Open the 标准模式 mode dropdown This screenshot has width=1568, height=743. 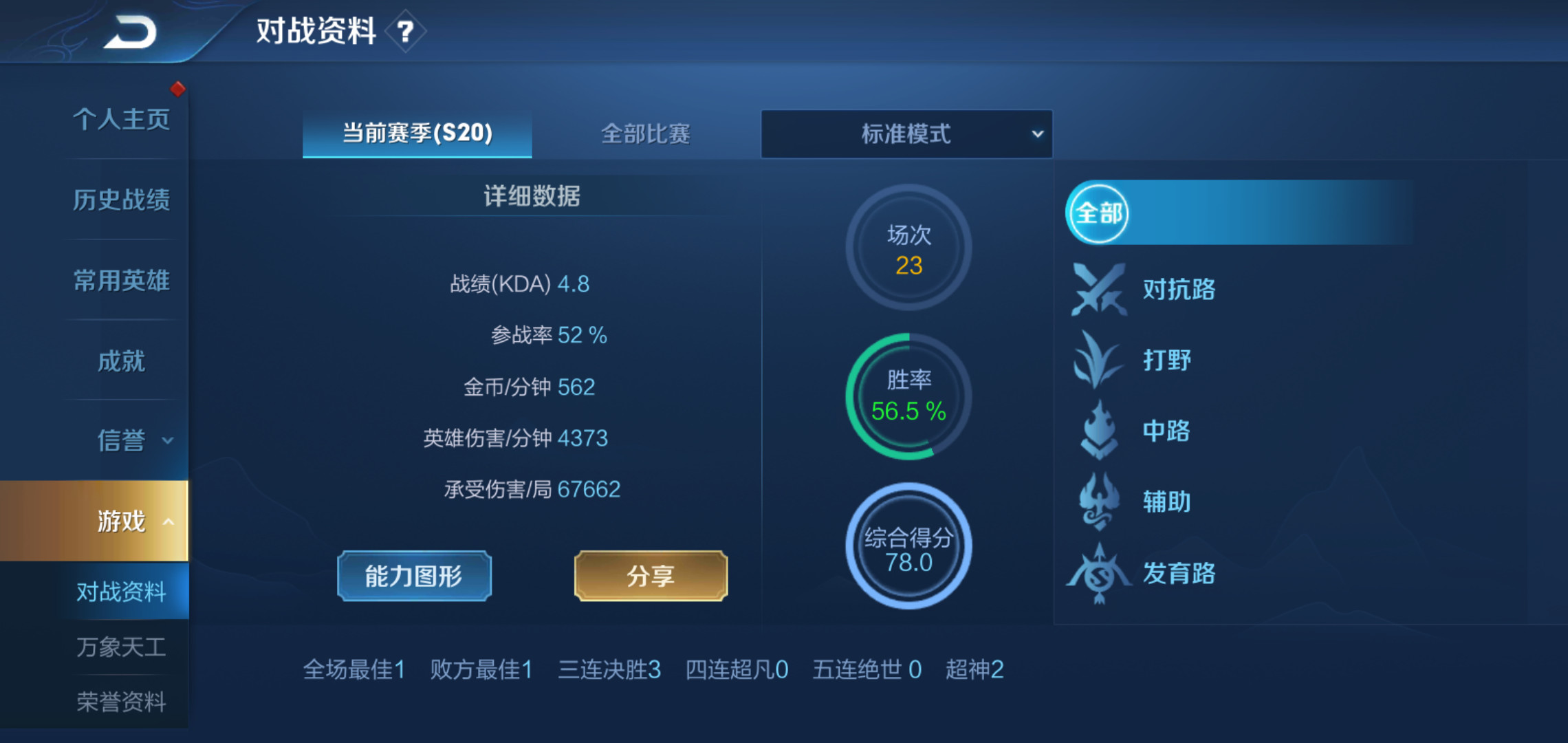click(x=906, y=134)
